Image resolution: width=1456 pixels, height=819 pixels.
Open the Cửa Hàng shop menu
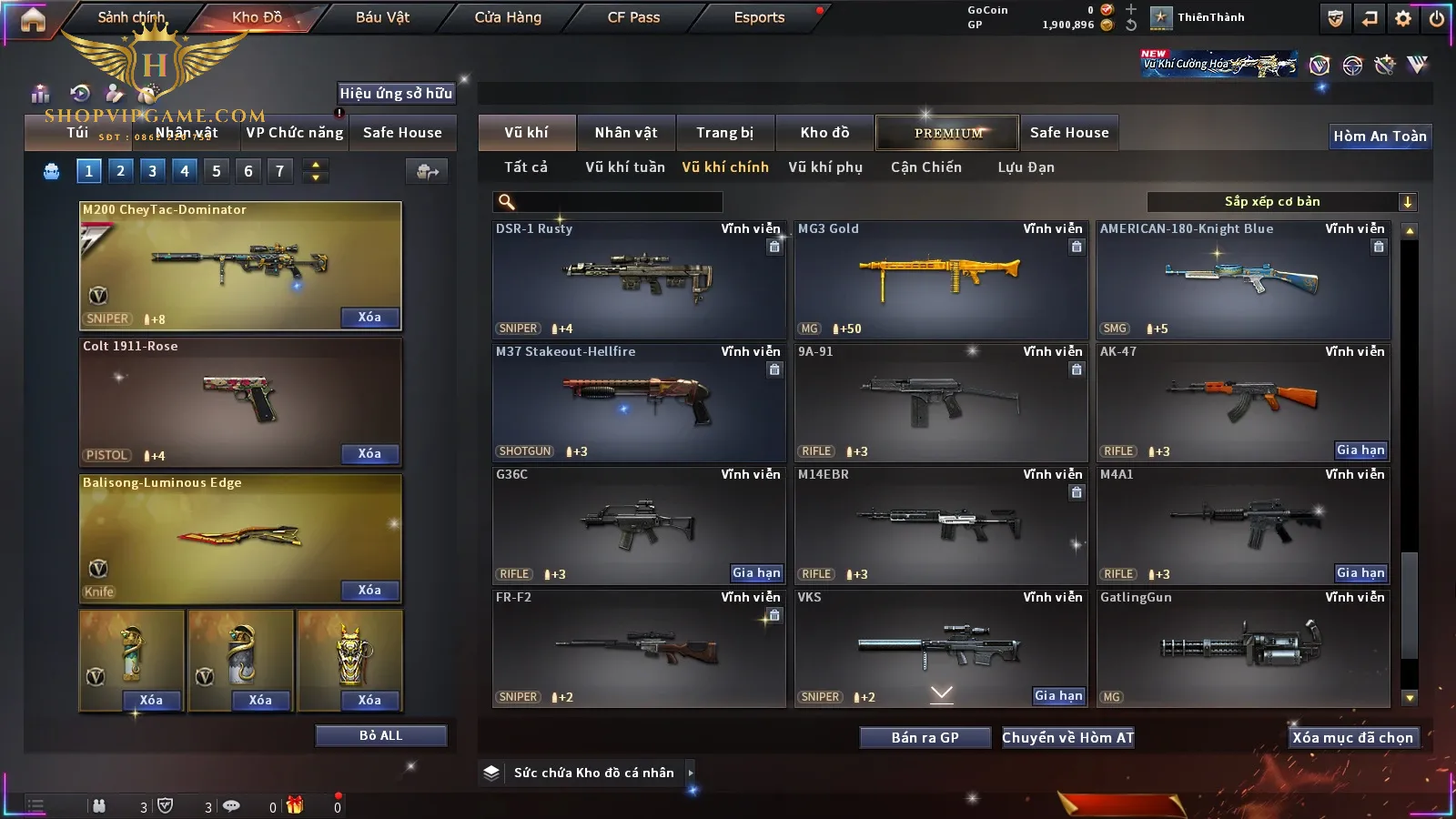(508, 17)
